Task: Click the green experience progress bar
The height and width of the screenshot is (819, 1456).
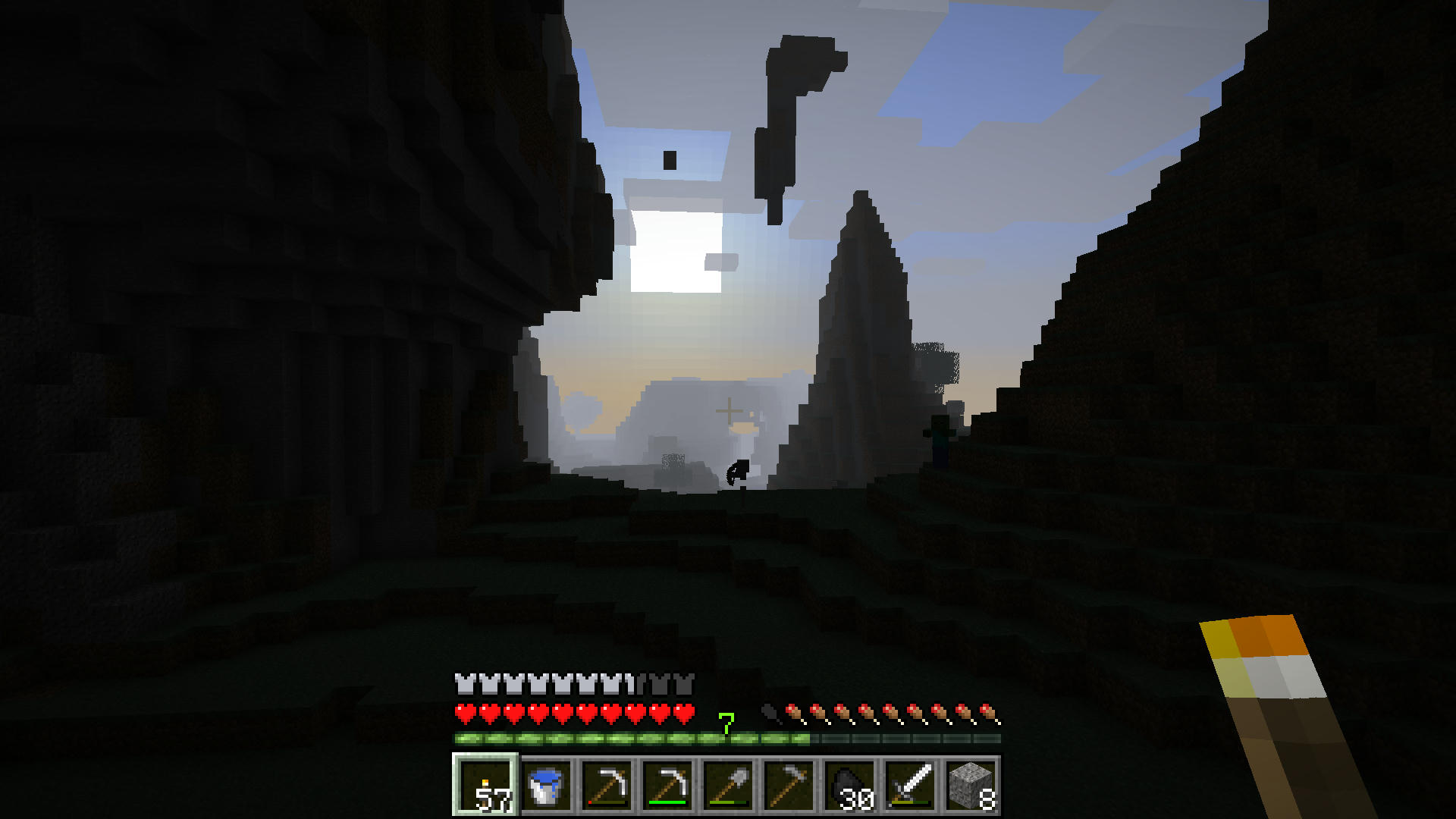Action: click(x=607, y=736)
